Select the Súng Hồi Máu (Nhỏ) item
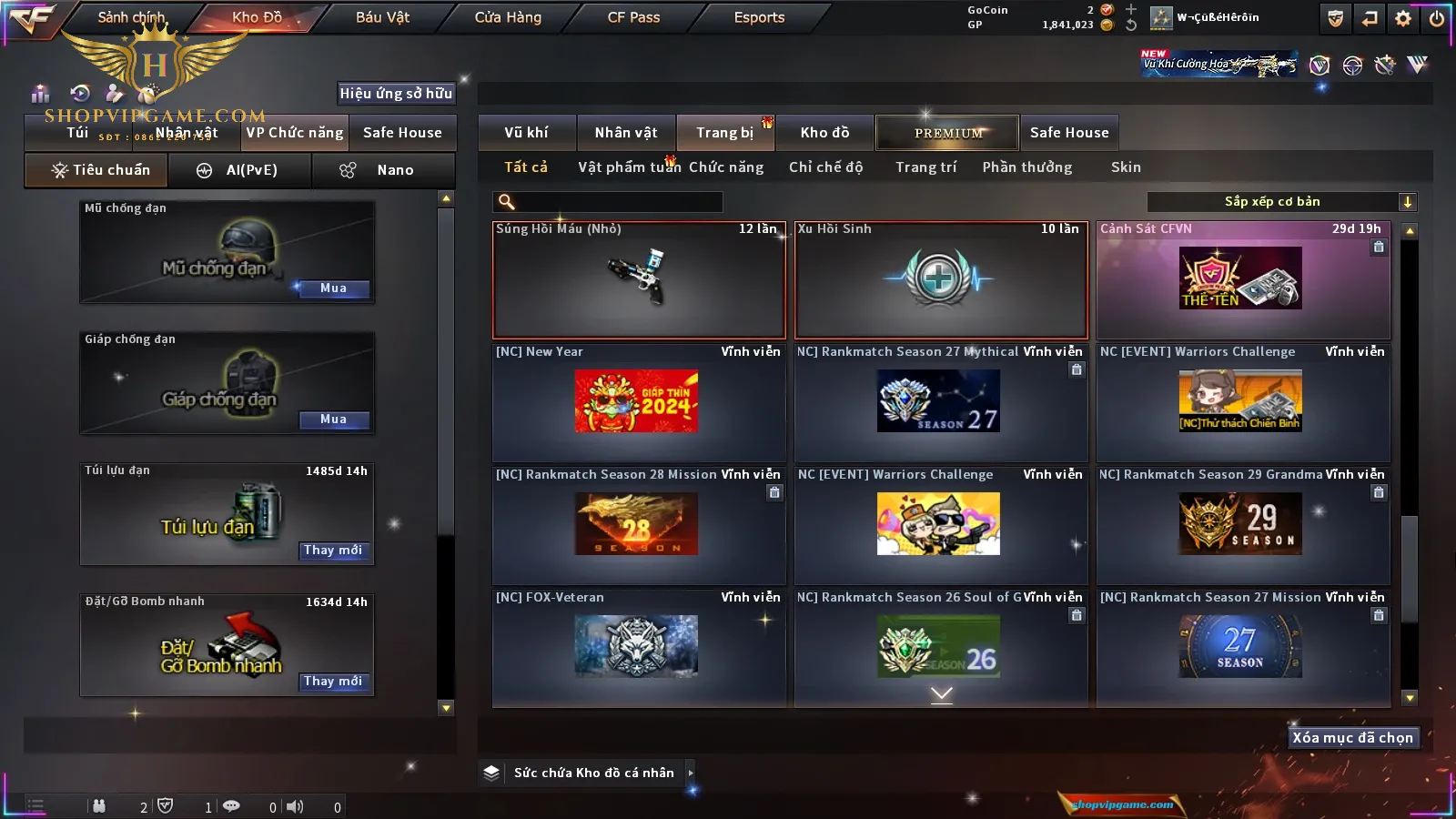 pos(639,280)
